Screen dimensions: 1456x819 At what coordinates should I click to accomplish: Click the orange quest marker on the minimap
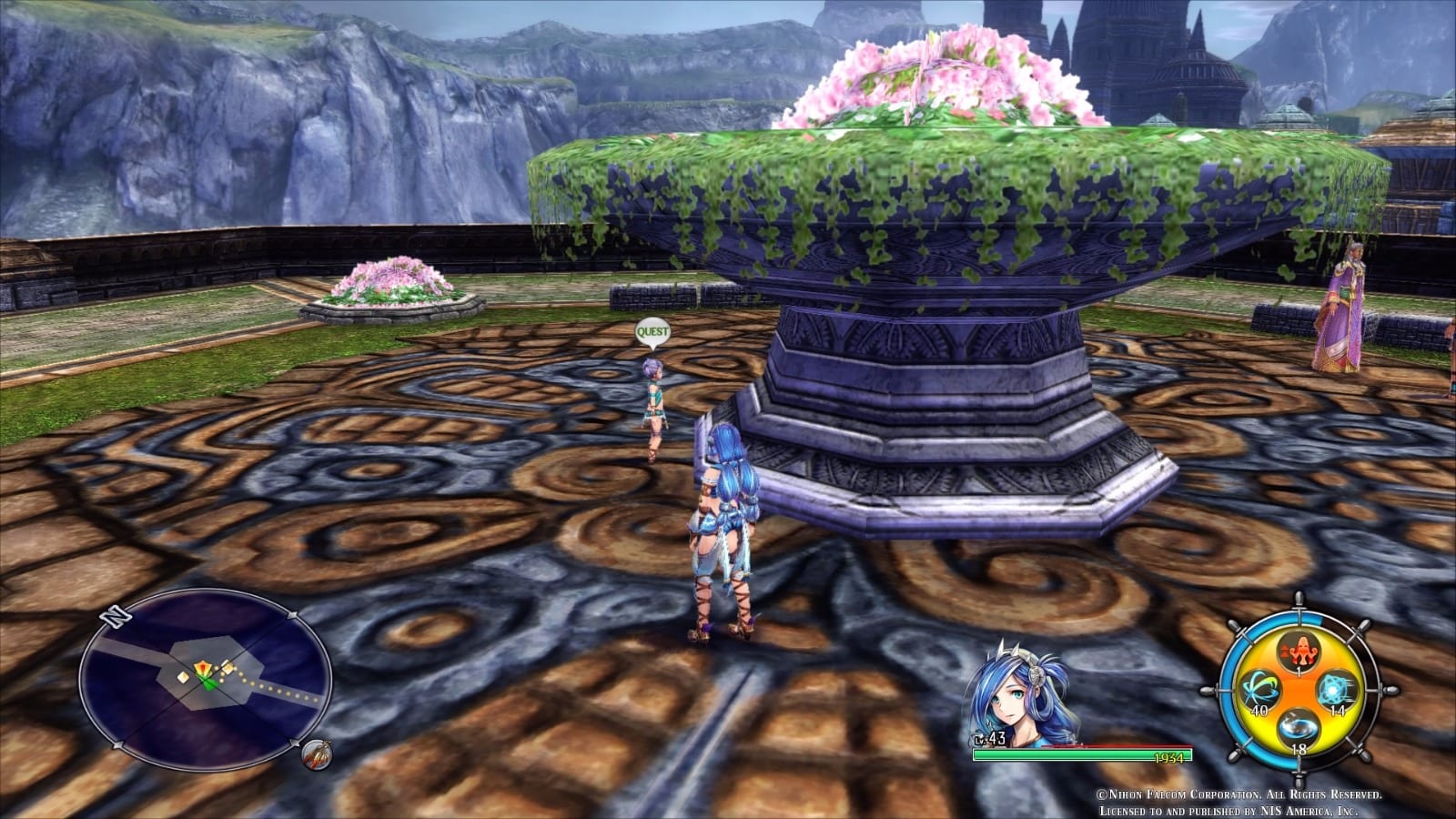click(204, 668)
